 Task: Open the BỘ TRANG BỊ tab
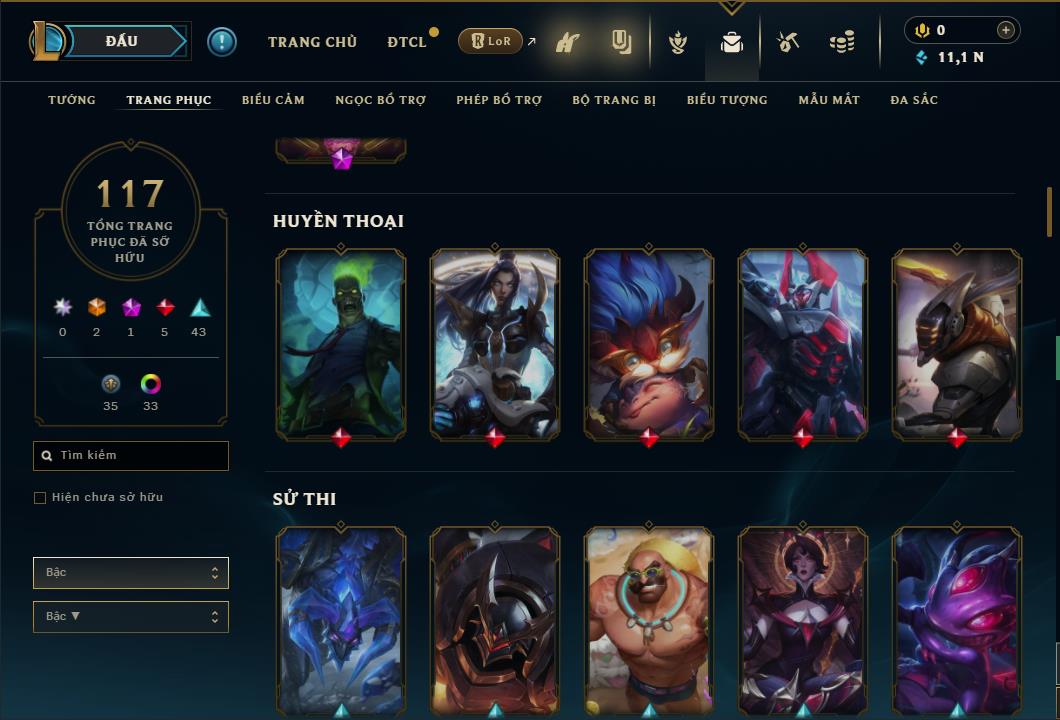tap(614, 100)
